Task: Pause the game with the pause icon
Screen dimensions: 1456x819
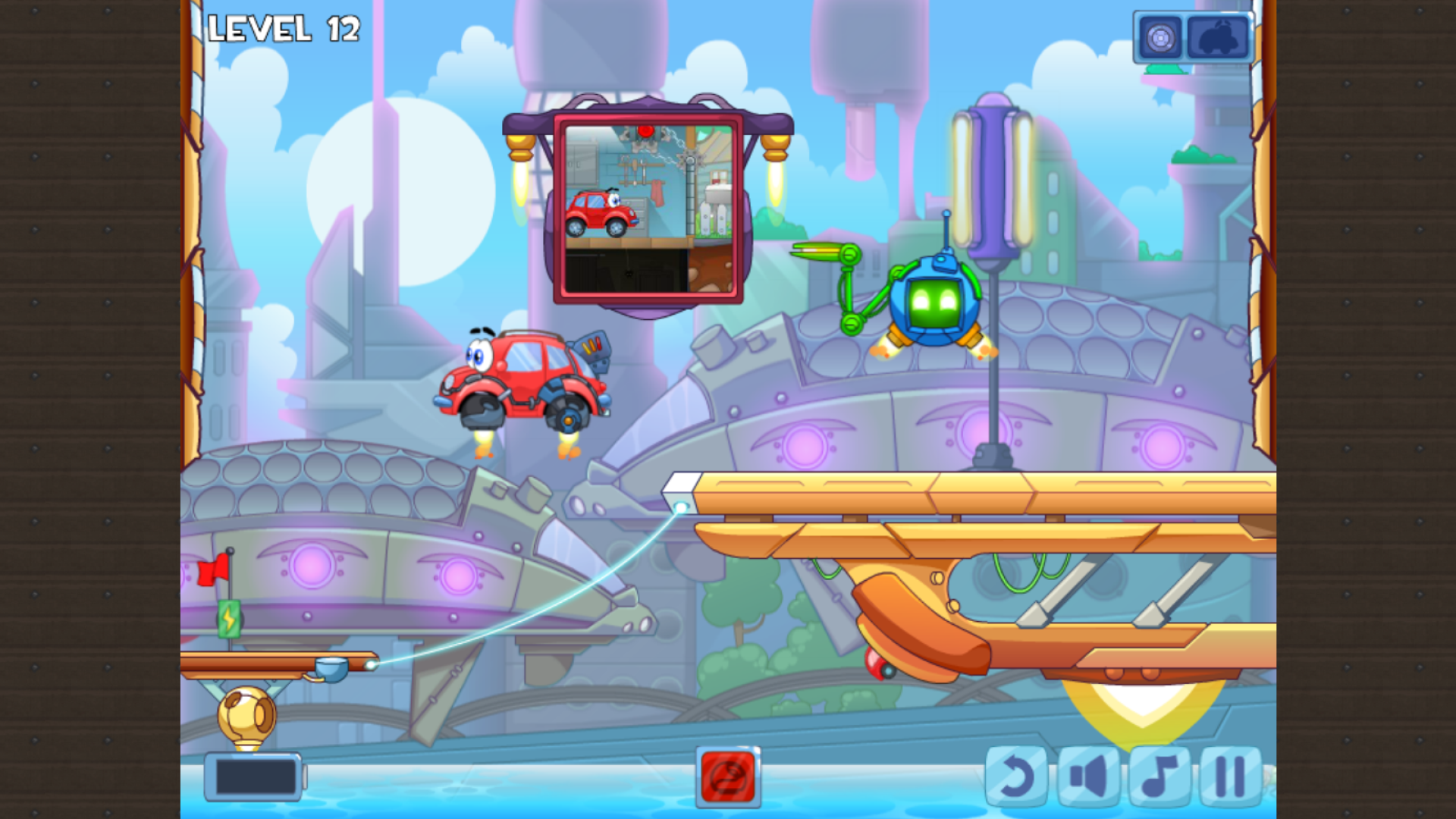Action: point(1230,777)
